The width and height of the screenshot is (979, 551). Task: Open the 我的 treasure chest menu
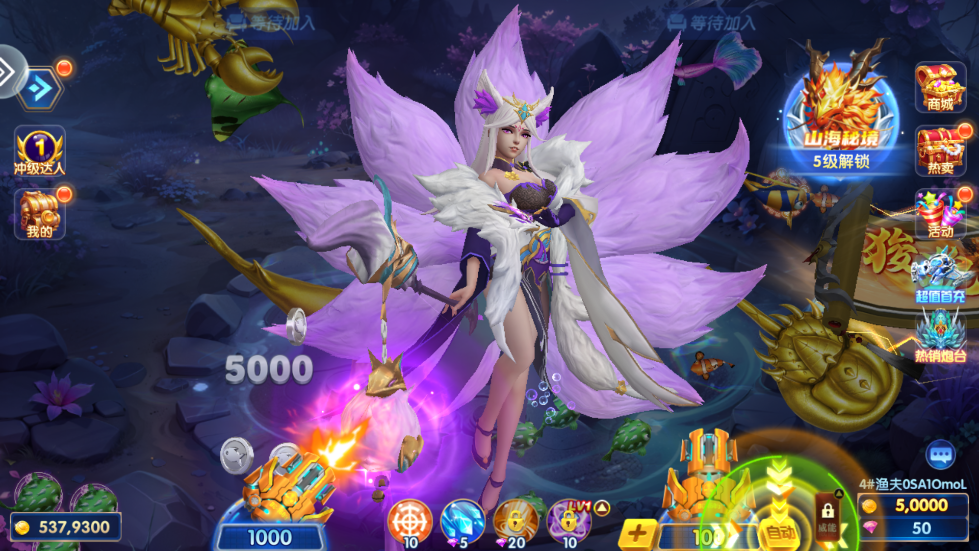[x=40, y=213]
